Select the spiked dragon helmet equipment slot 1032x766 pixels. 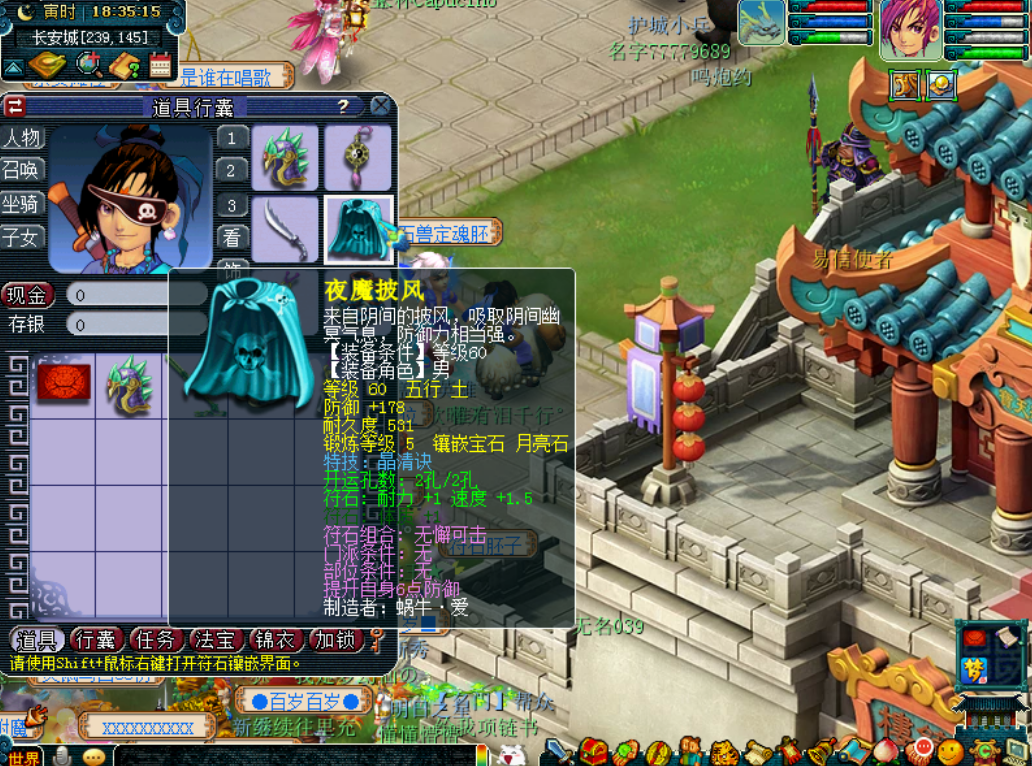click(285, 157)
